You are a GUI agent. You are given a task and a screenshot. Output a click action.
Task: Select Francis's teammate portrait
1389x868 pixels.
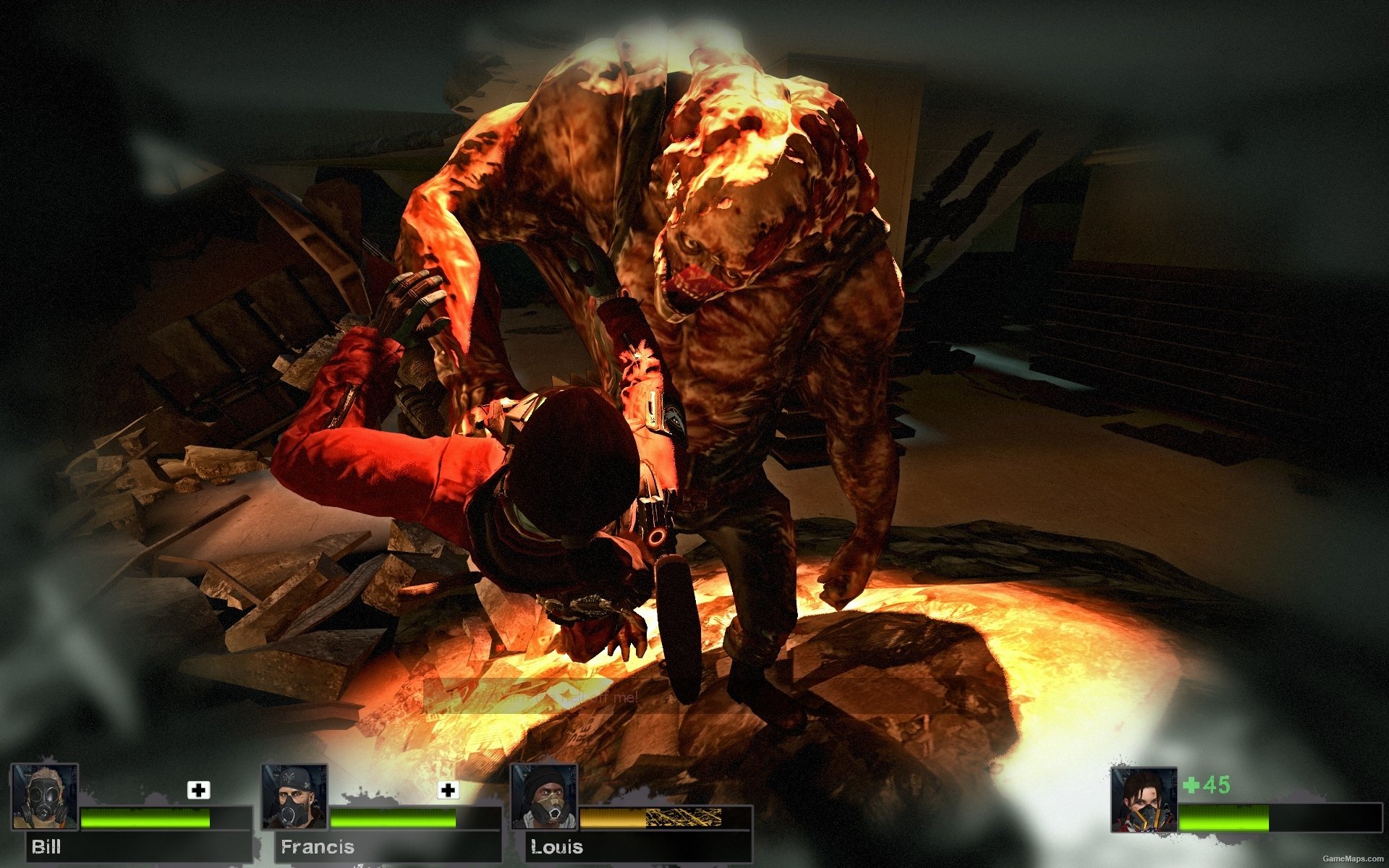[x=294, y=796]
